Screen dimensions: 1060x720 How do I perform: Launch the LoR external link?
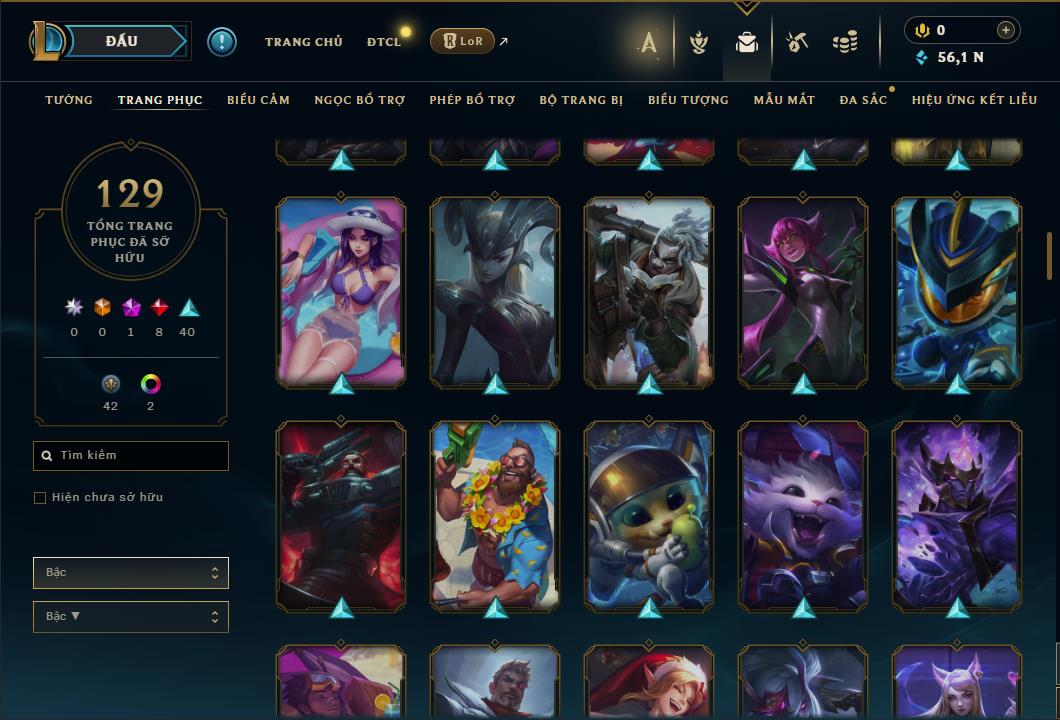(463, 41)
